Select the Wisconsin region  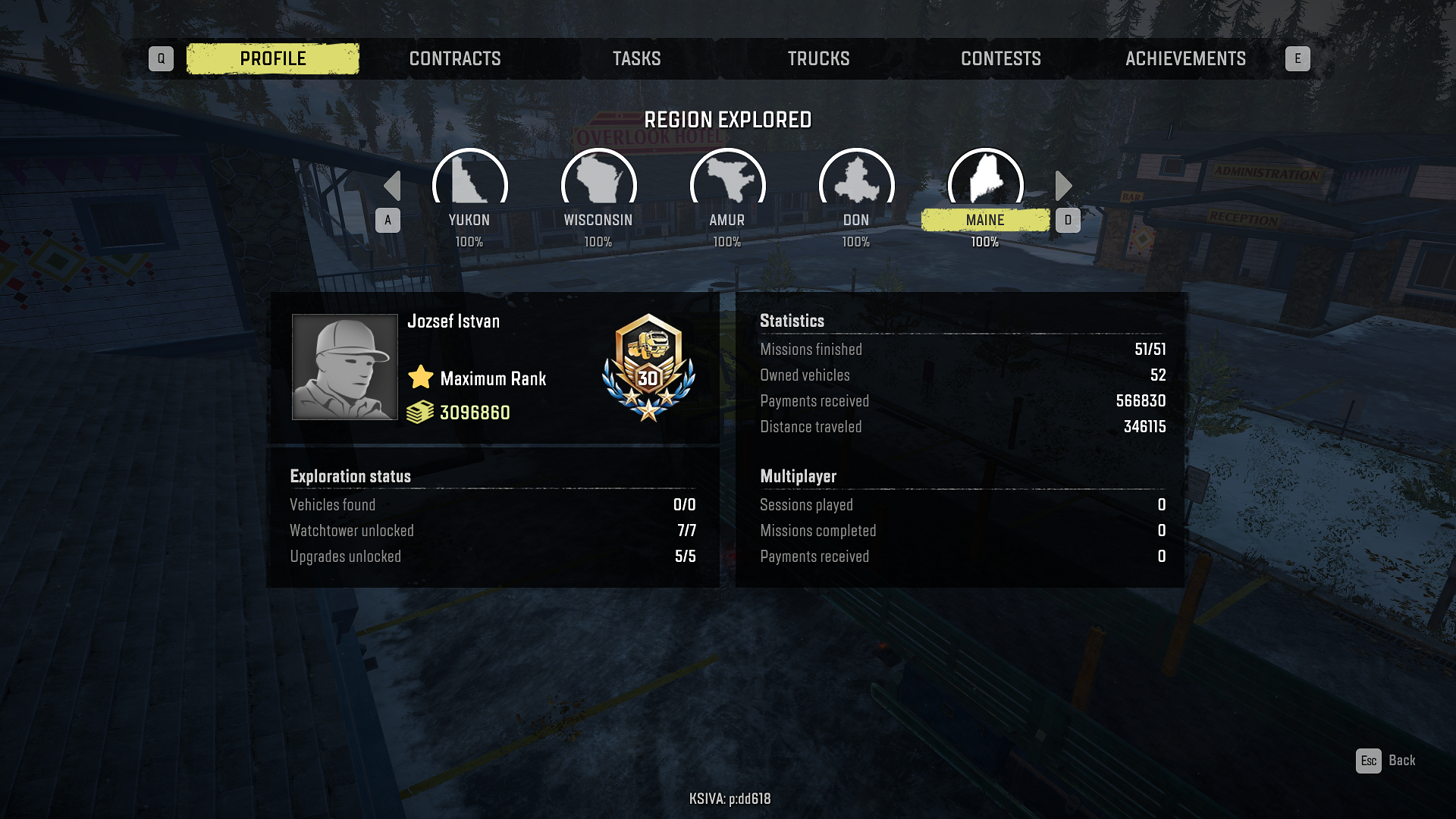click(598, 182)
